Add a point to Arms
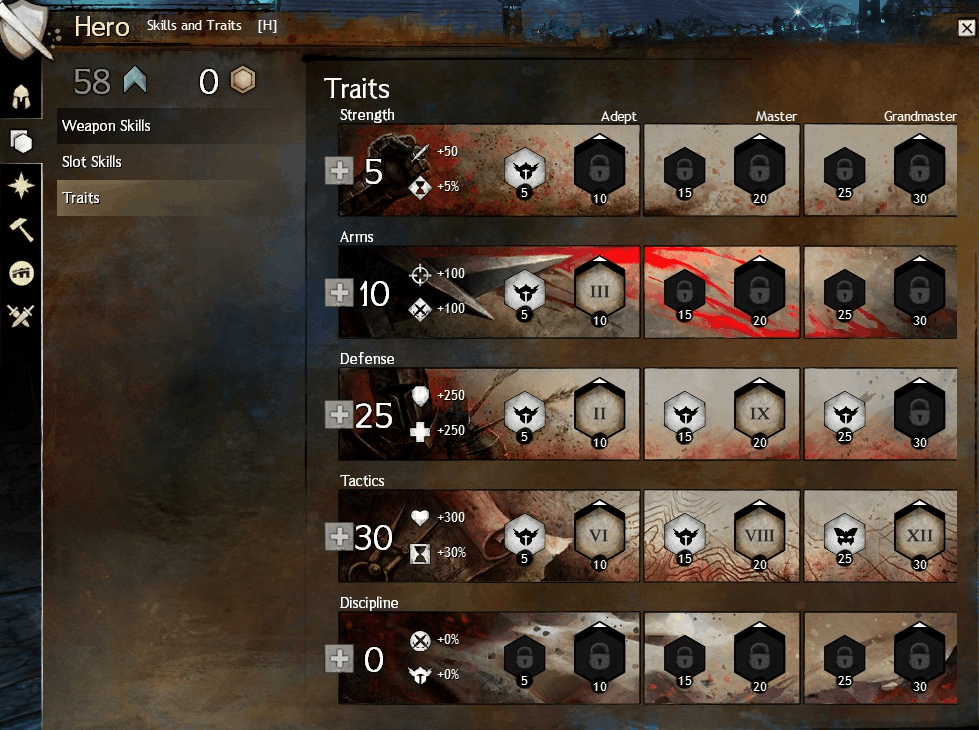 pyautogui.click(x=340, y=293)
